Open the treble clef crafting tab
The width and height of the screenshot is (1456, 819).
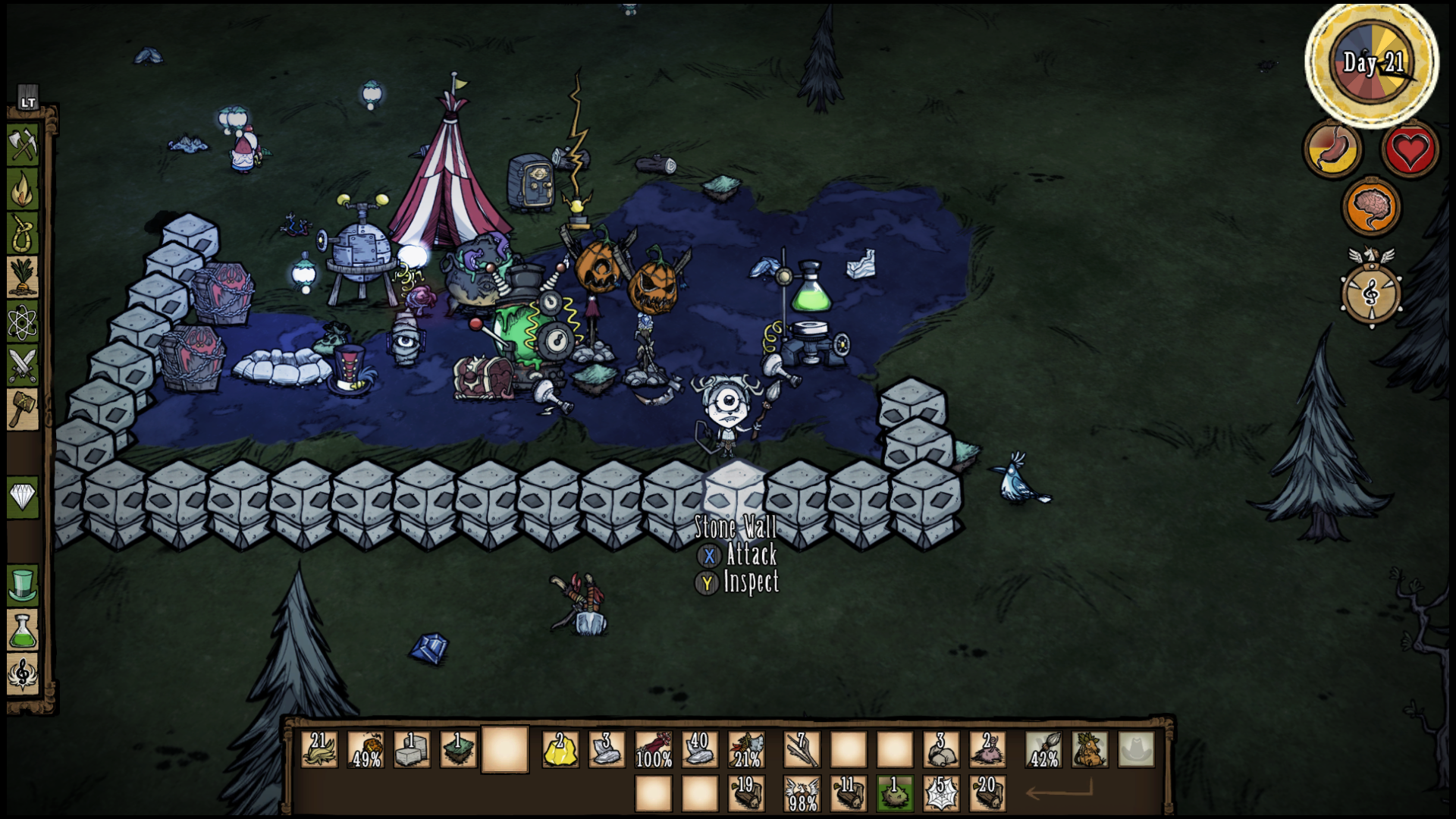point(23,674)
